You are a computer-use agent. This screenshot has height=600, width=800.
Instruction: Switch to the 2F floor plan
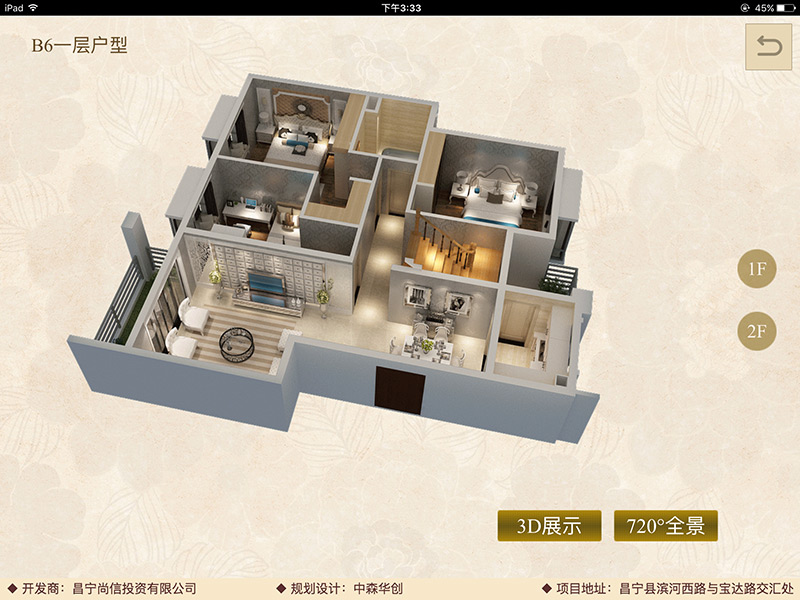pos(757,333)
